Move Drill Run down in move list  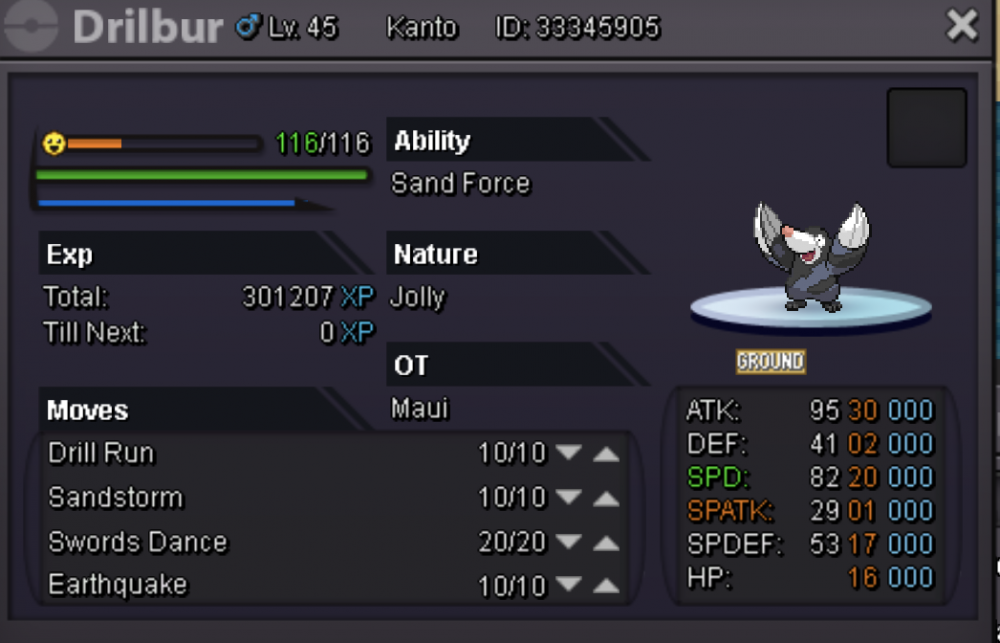point(569,454)
